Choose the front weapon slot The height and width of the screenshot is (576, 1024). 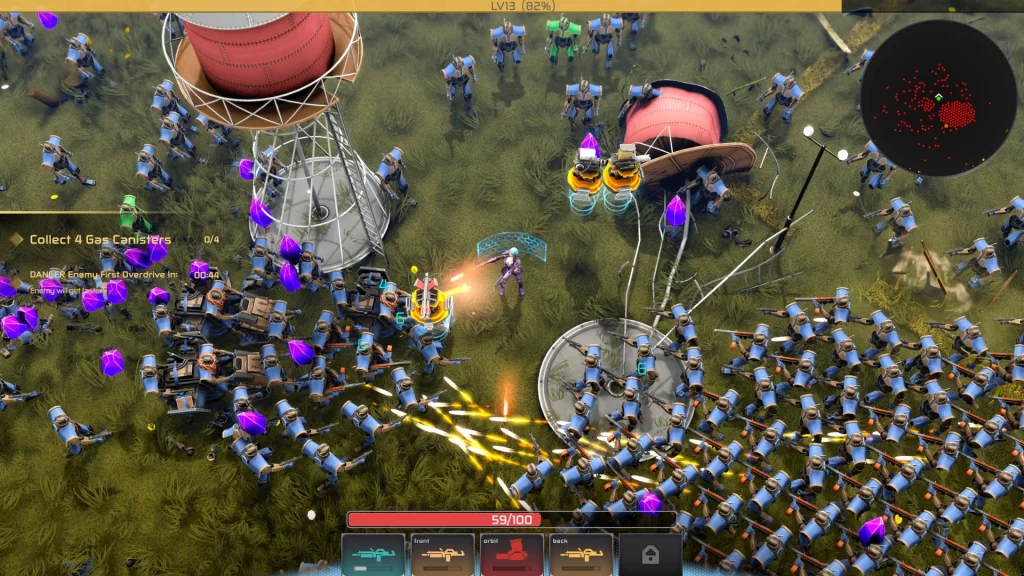[443, 554]
